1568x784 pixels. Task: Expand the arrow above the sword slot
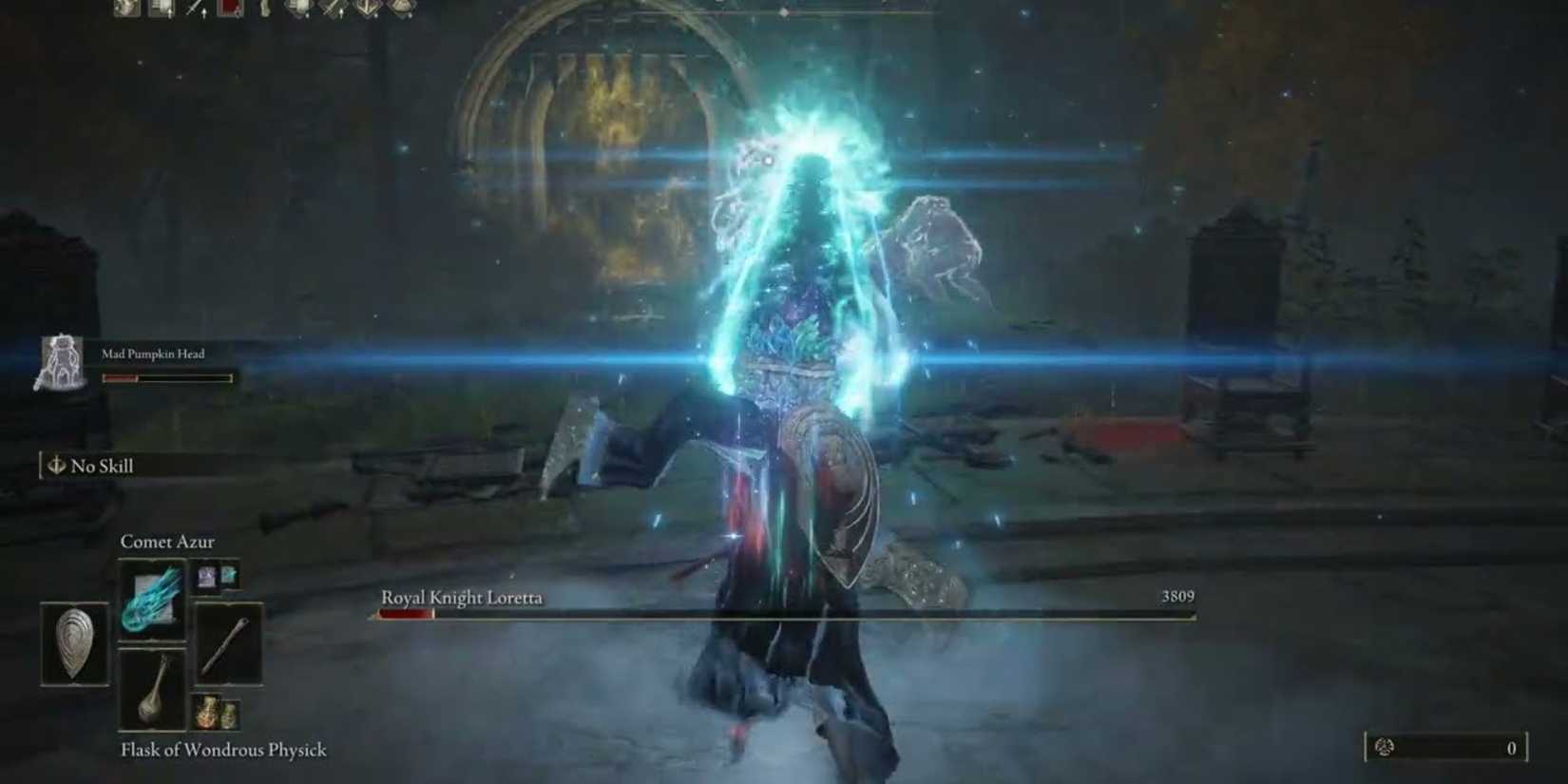click(202, 12)
